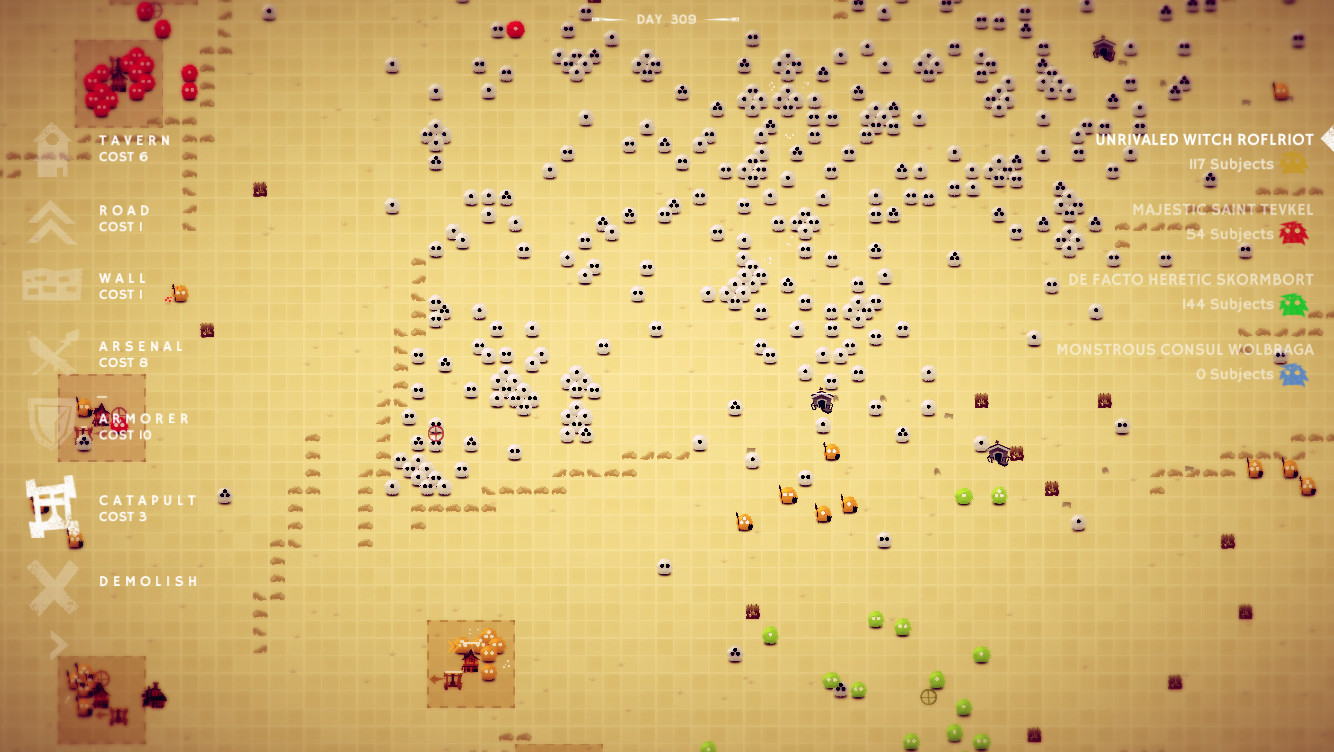This screenshot has width=1334, height=752.
Task: Click the red Saint Tevkel faction icon
Action: [x=1295, y=233]
